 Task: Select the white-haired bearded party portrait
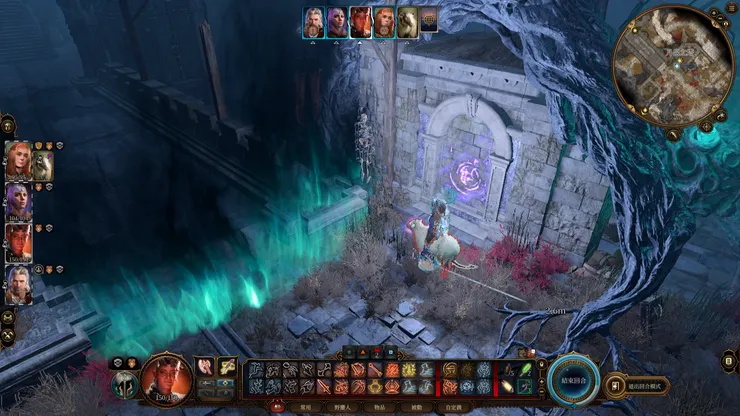pyautogui.click(x=18, y=285)
